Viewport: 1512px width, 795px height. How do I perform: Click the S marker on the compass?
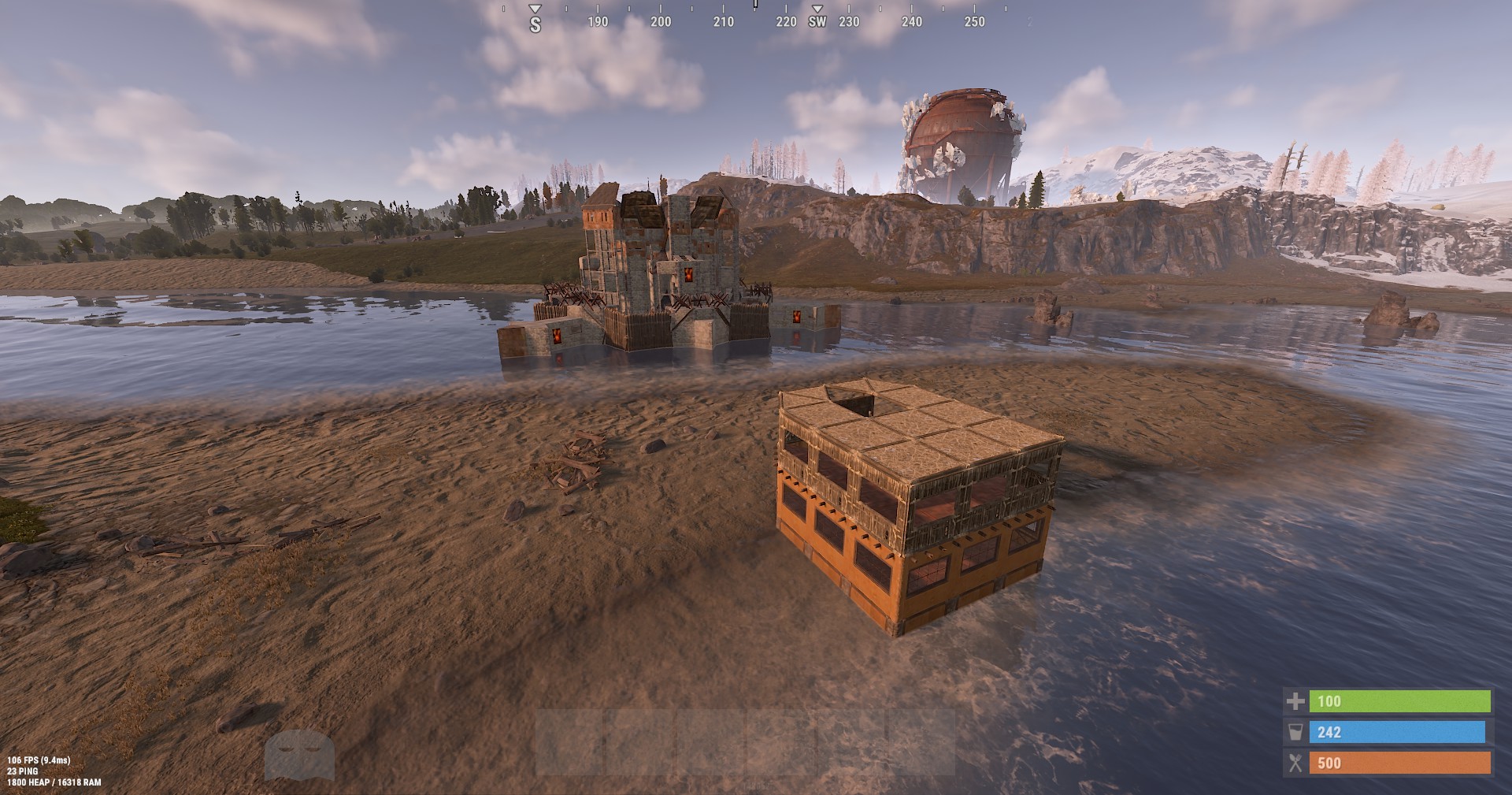(535, 23)
